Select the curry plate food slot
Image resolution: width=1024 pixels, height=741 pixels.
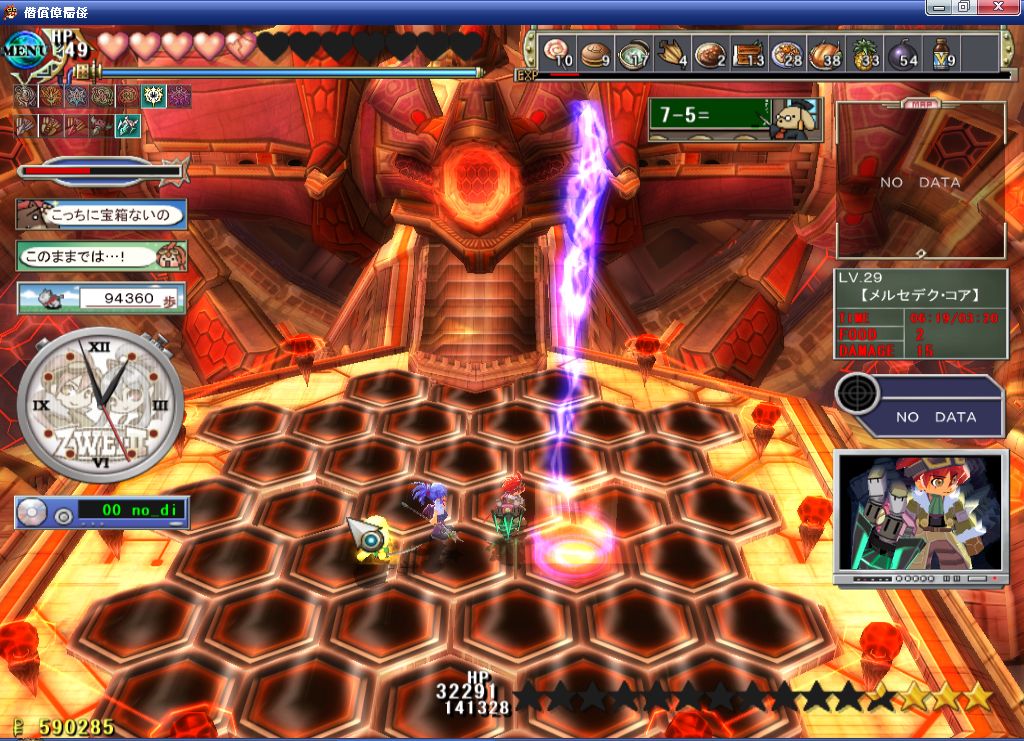point(710,54)
